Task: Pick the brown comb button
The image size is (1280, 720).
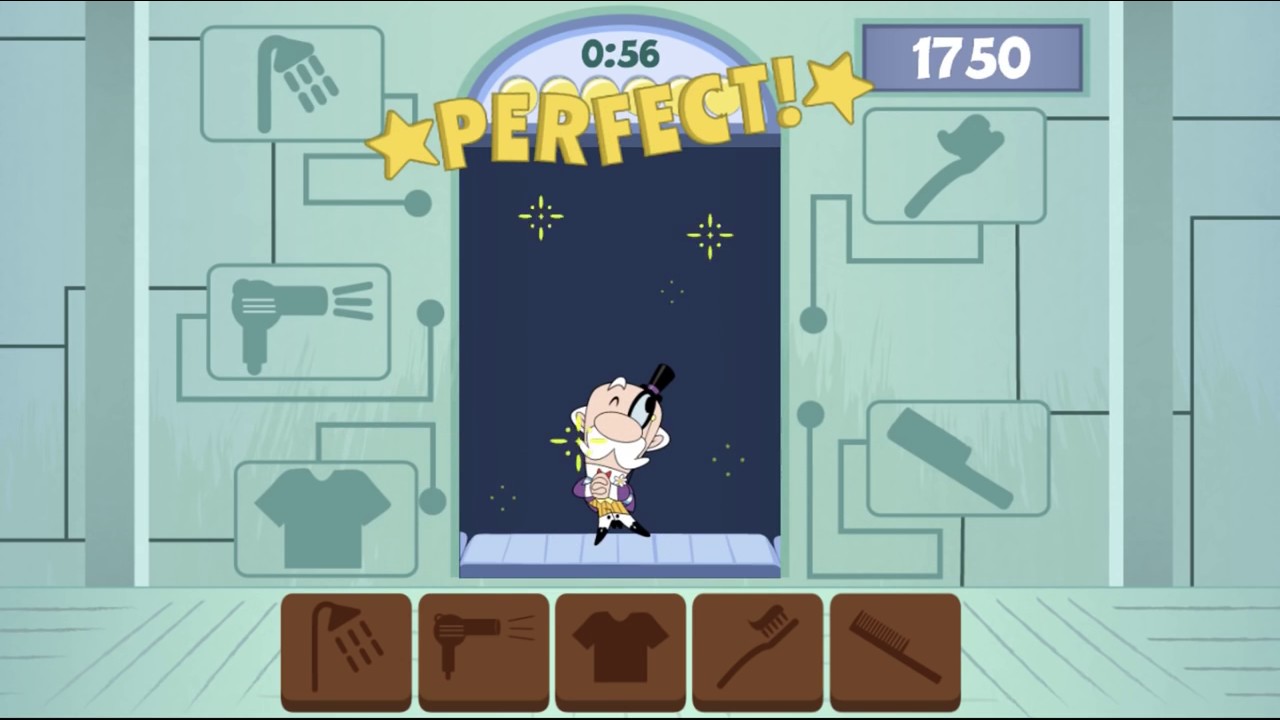Action: click(895, 649)
